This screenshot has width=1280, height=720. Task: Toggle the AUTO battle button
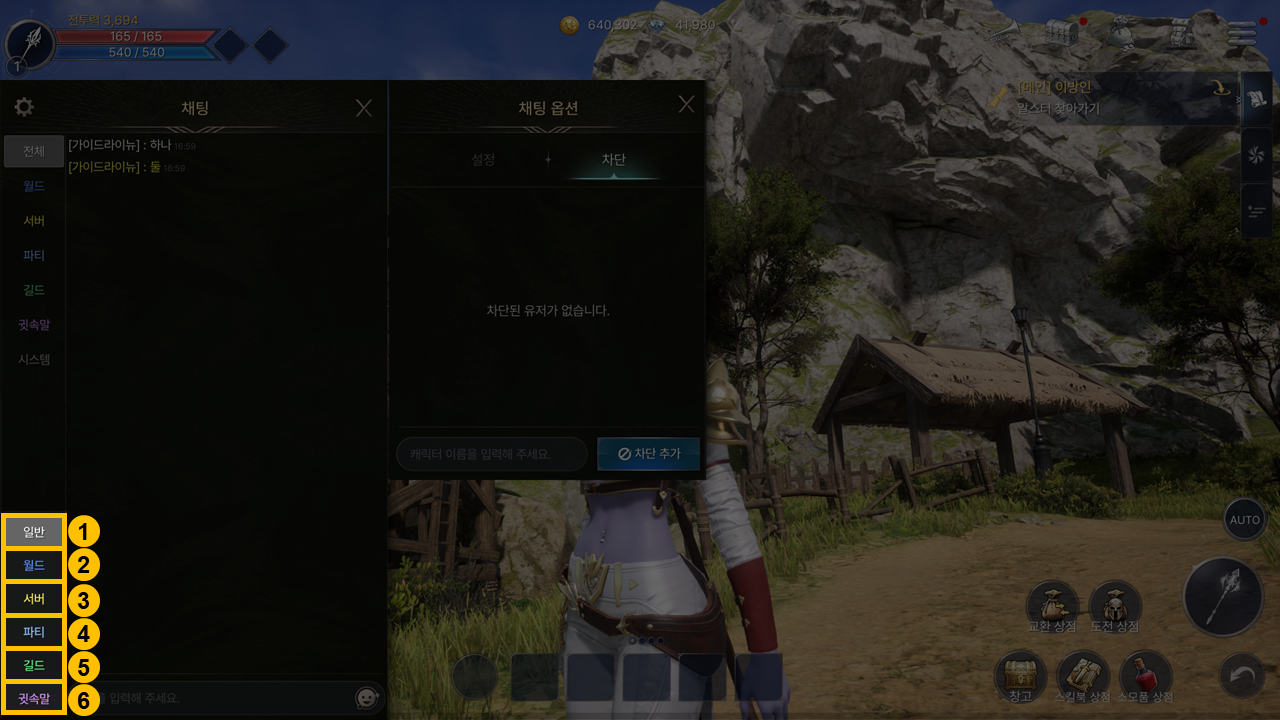(1245, 520)
